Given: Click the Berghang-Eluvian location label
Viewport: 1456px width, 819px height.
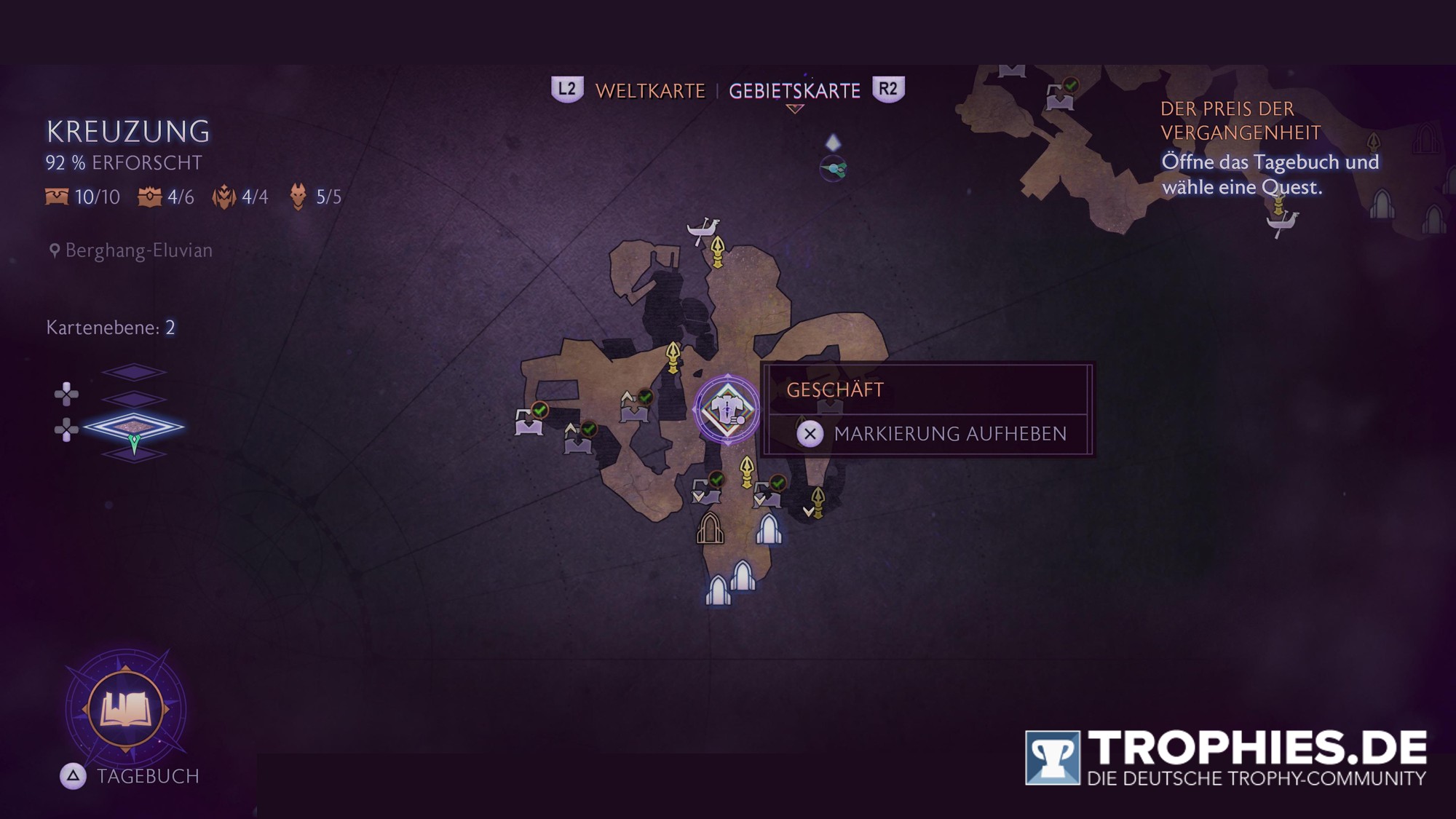Looking at the screenshot, I should click(x=138, y=250).
